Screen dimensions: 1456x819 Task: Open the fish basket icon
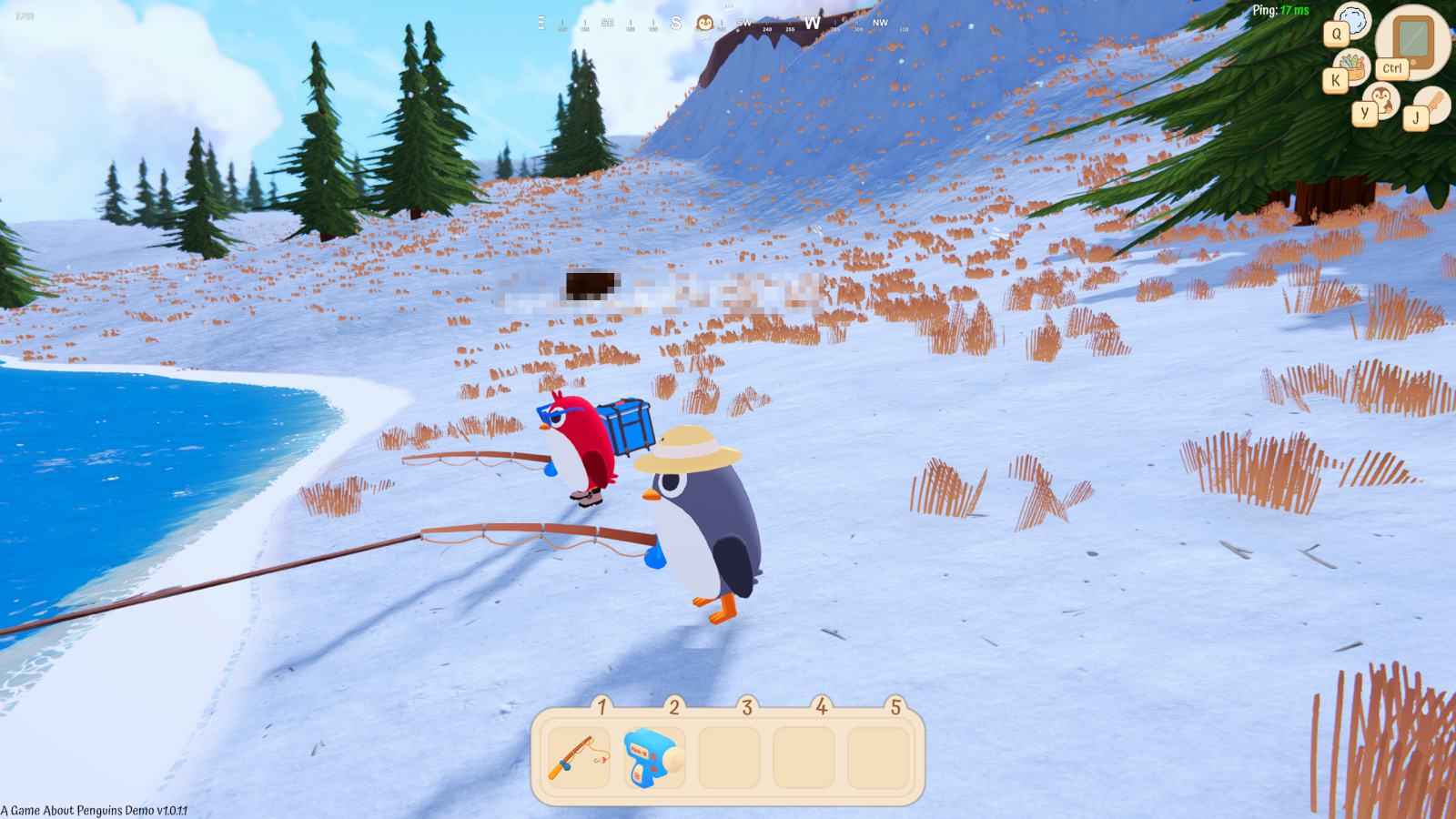[x=1356, y=69]
